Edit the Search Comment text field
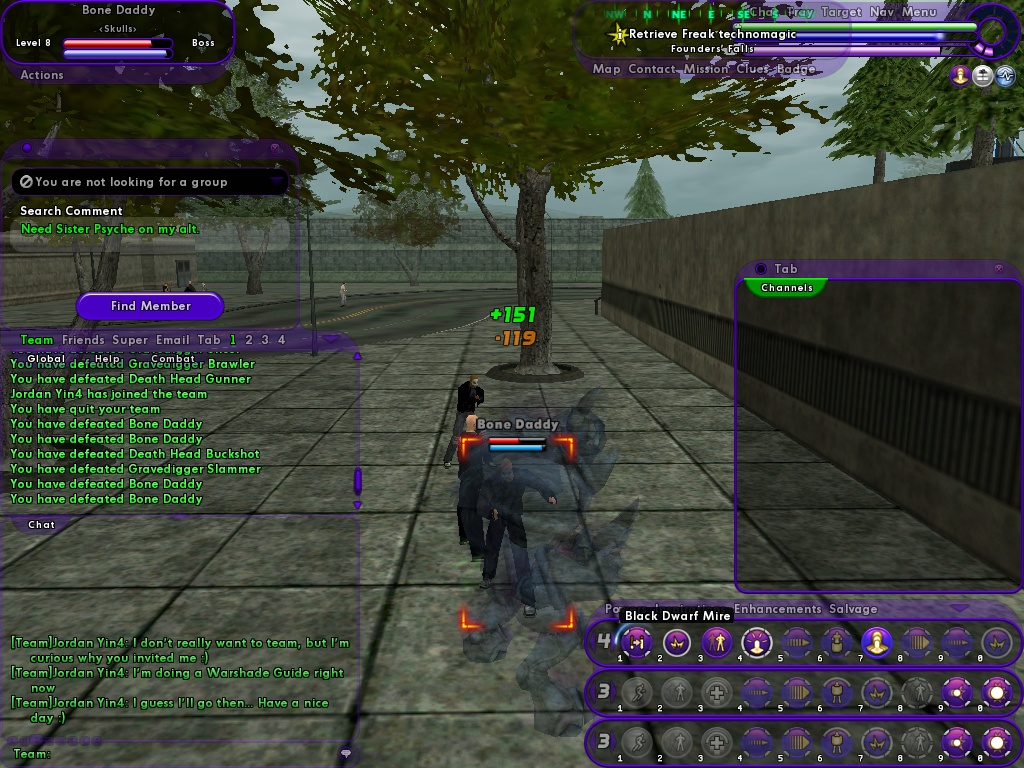The image size is (1024, 768). pyautogui.click(x=150, y=229)
